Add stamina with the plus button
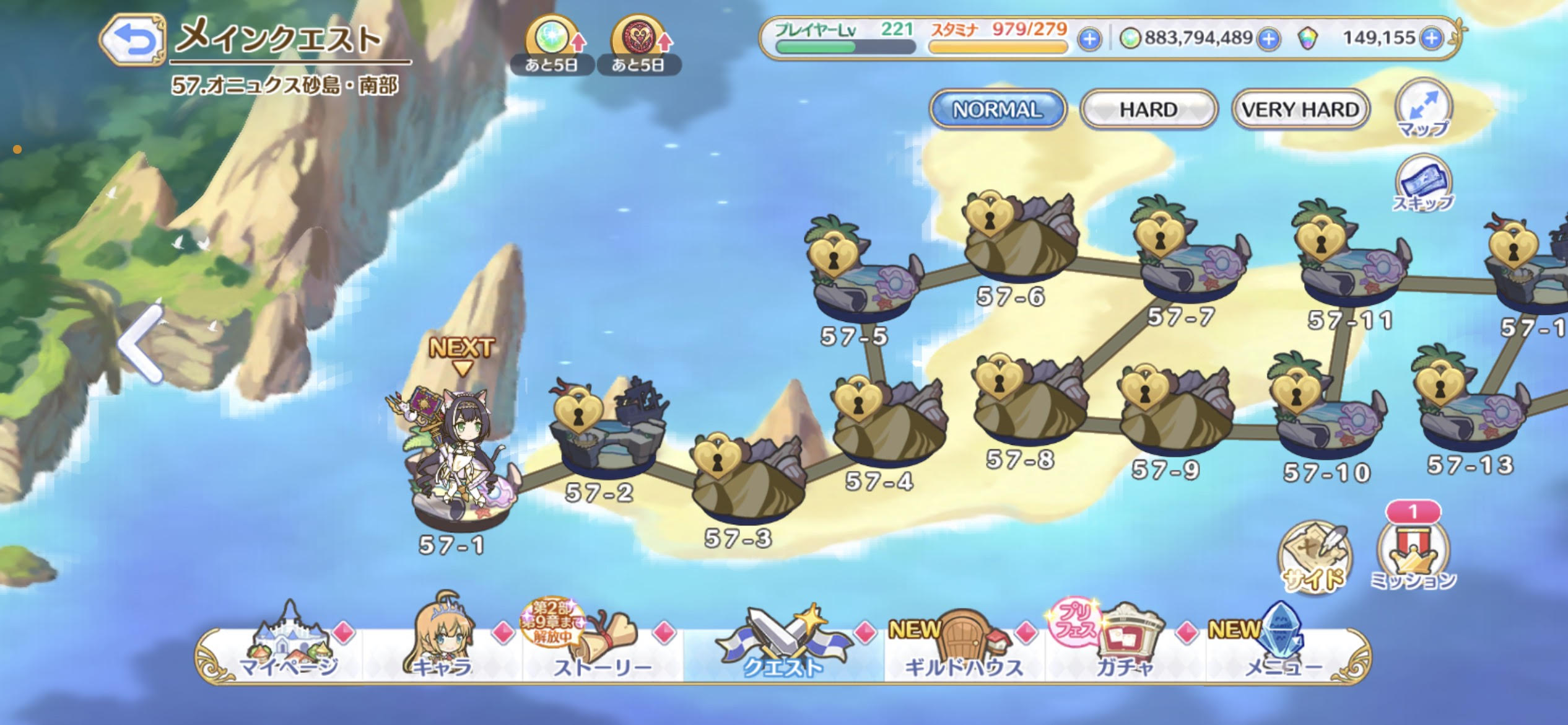 point(1089,40)
